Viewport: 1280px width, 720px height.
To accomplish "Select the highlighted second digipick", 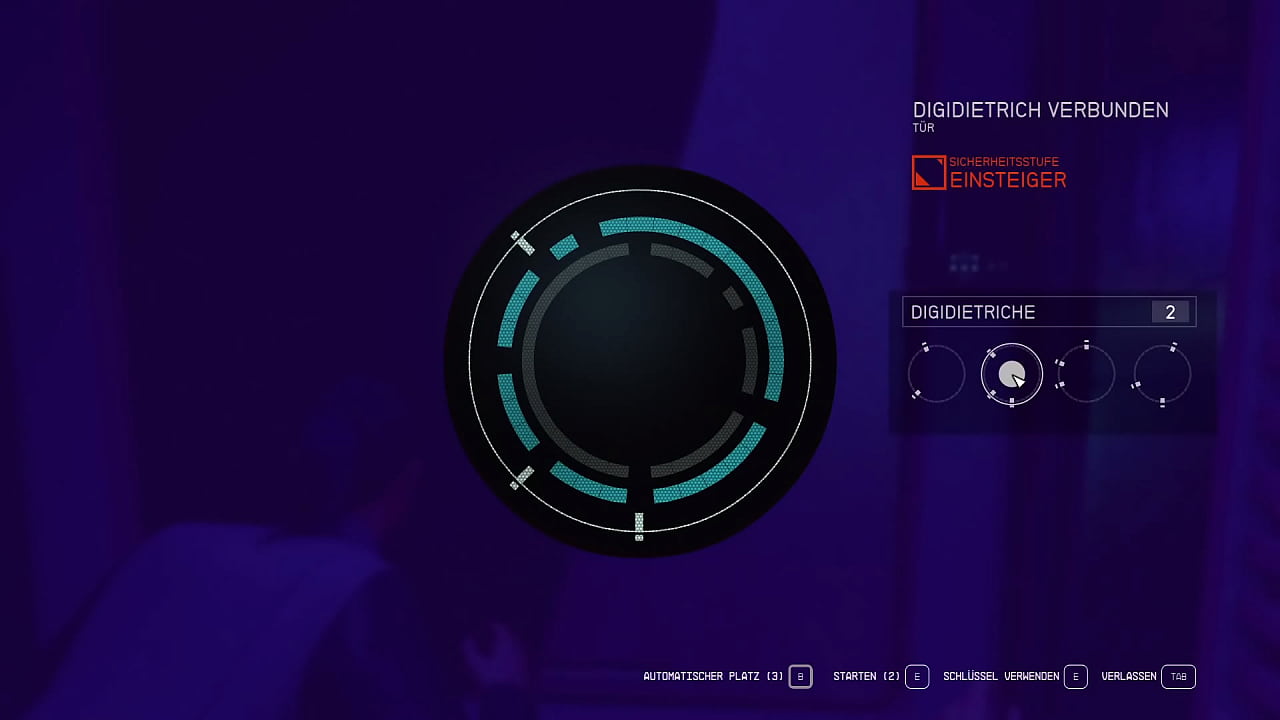I will click(x=1011, y=373).
